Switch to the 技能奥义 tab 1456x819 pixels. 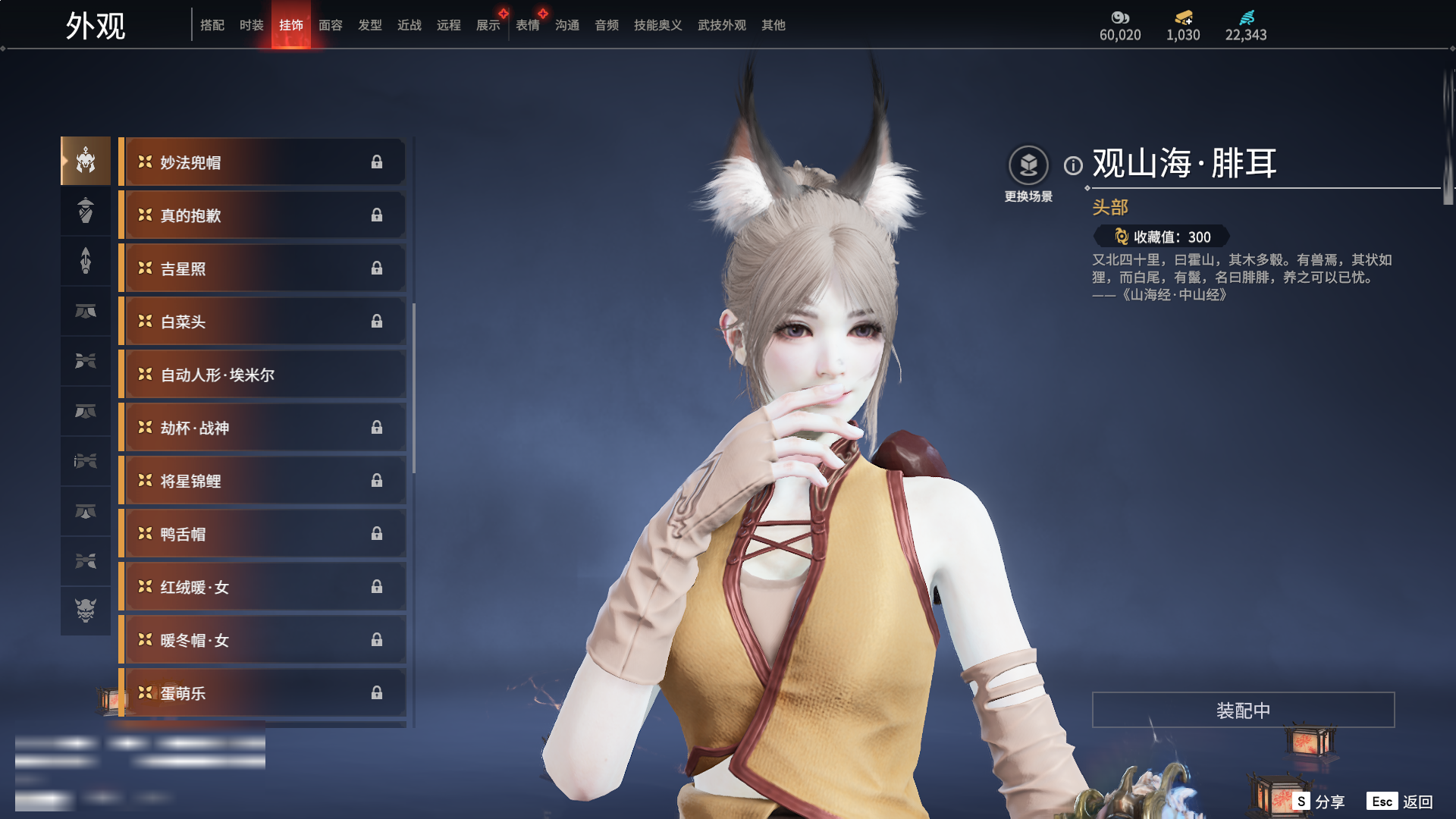[657, 25]
